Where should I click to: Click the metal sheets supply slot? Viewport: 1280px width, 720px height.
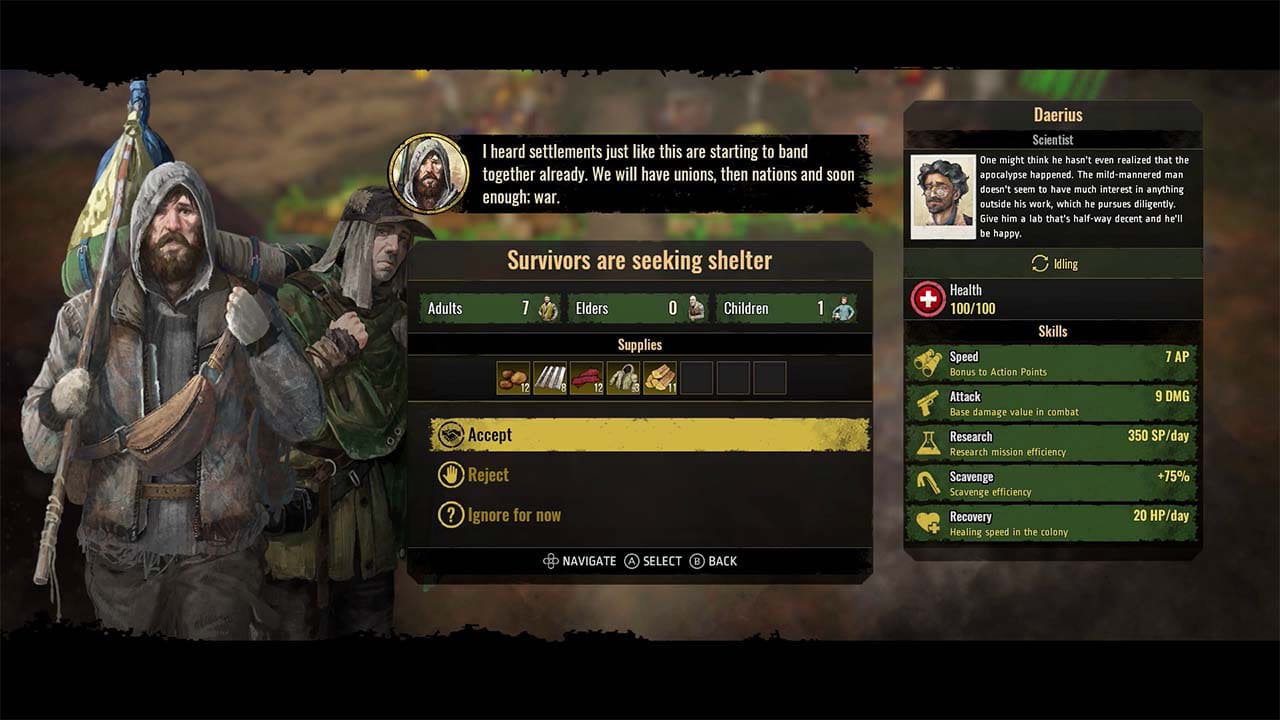point(549,377)
